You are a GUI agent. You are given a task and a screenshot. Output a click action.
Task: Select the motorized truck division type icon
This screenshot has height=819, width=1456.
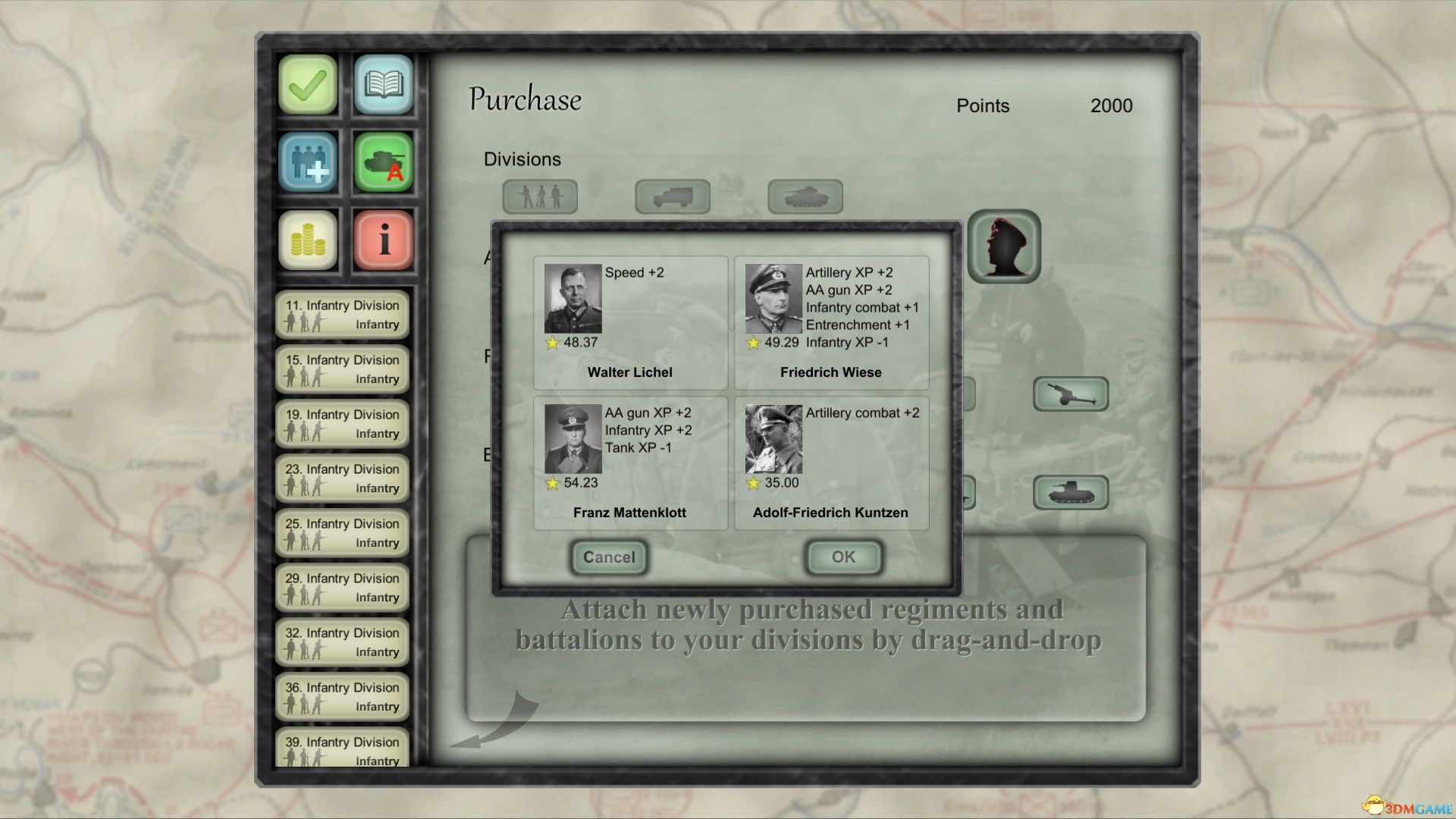point(673,196)
